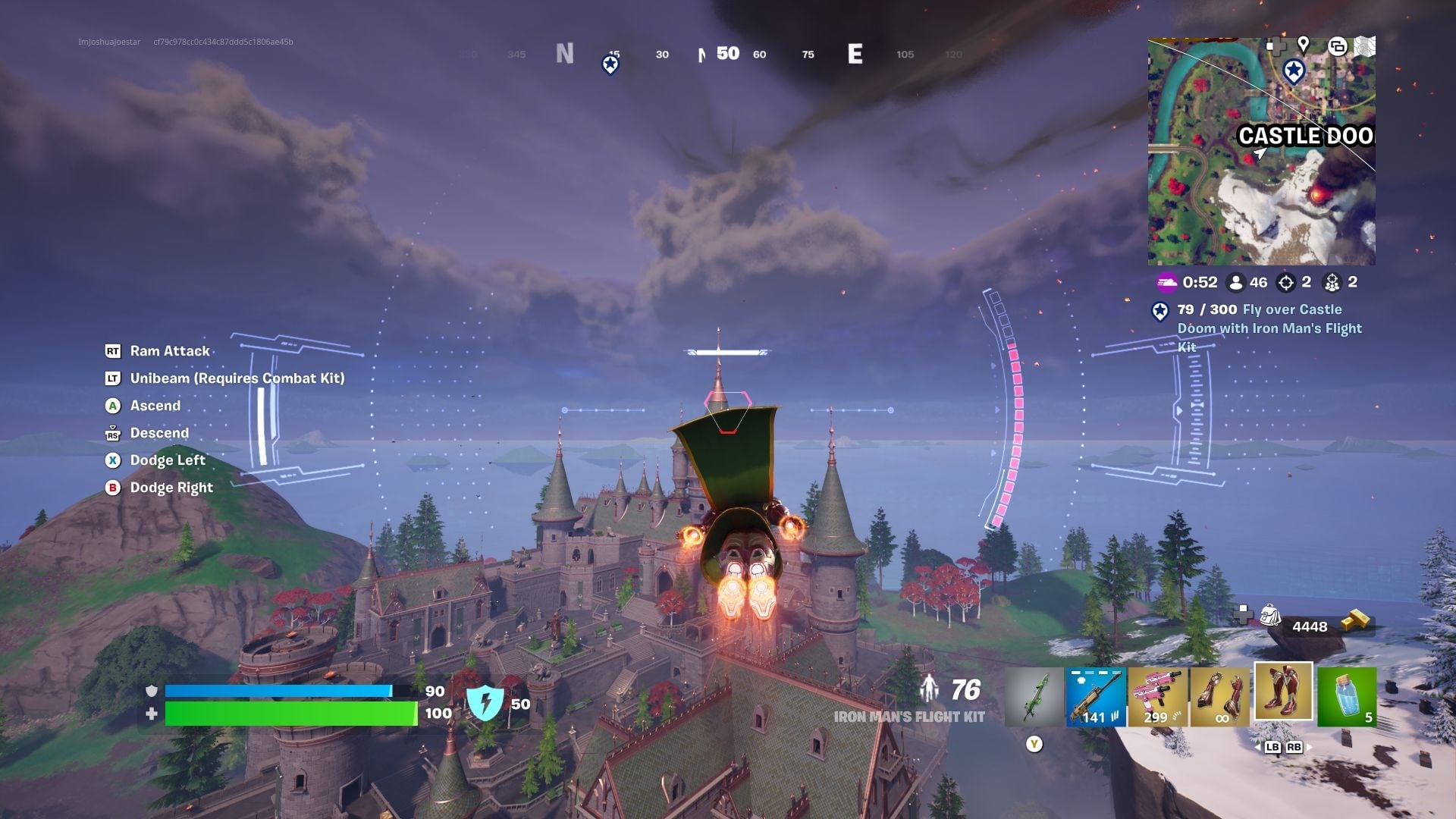
Task: Open the backpack icon beside 4448
Action: [1272, 617]
